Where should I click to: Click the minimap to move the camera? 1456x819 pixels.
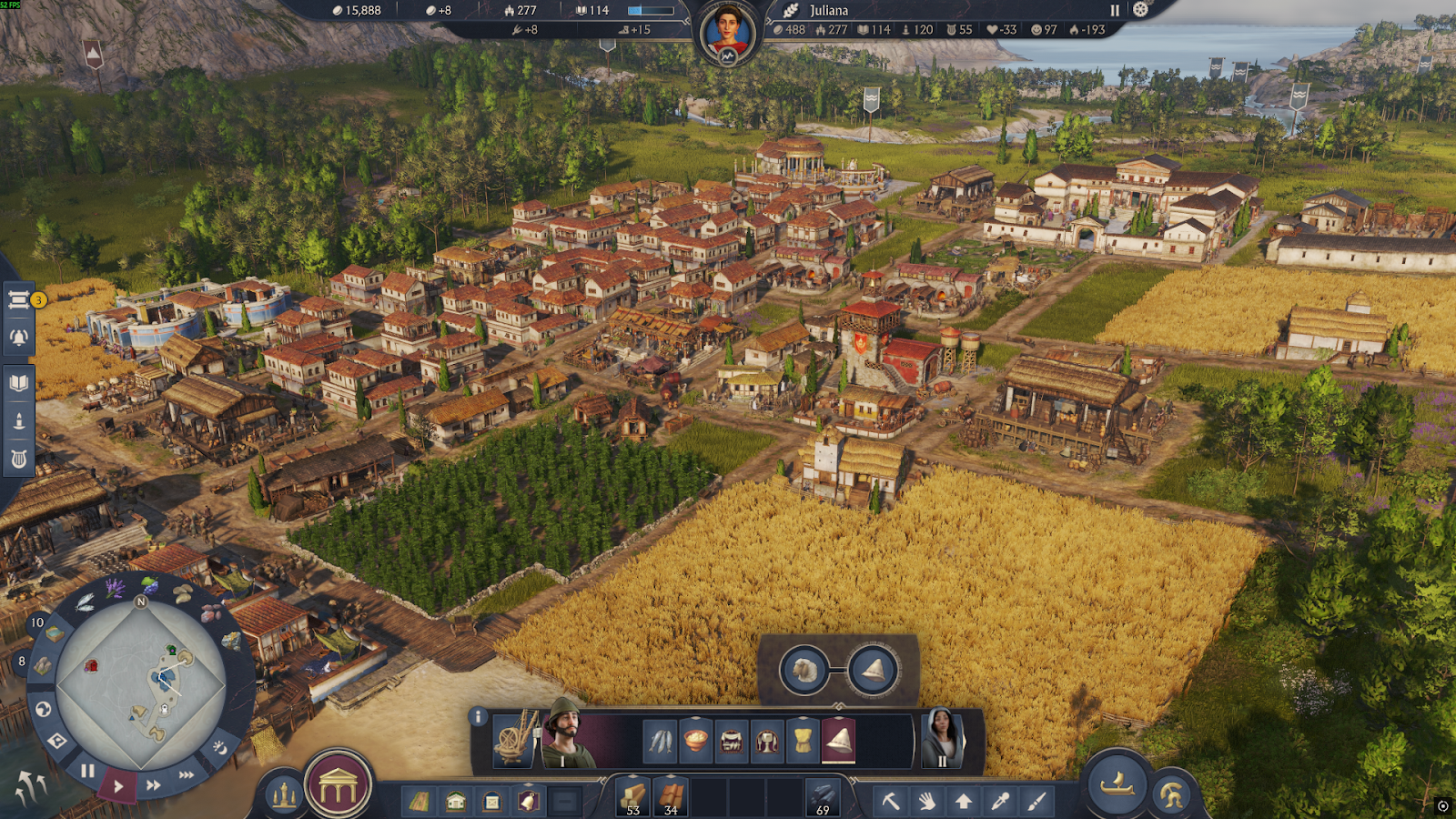click(x=141, y=682)
